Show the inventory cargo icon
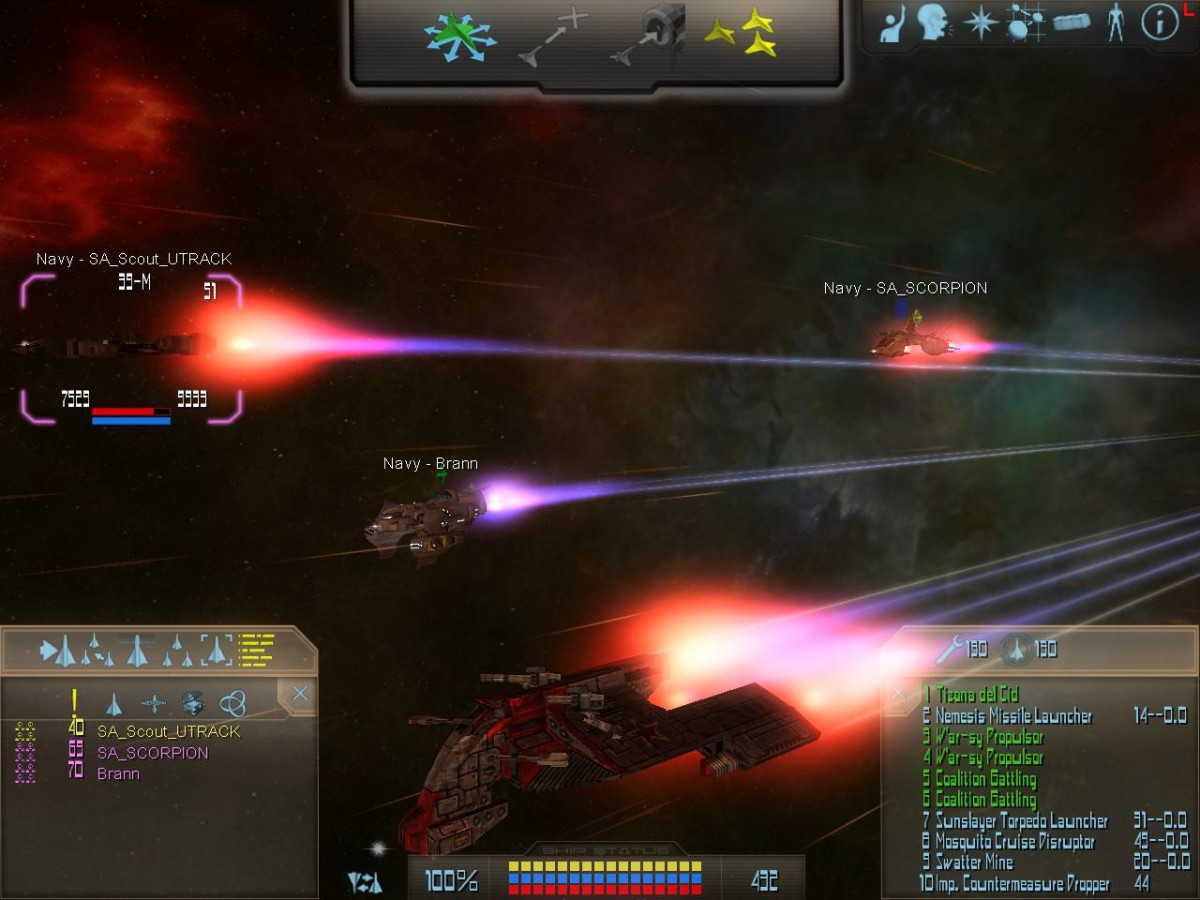This screenshot has height=900, width=1200. pyautogui.click(x=1071, y=22)
